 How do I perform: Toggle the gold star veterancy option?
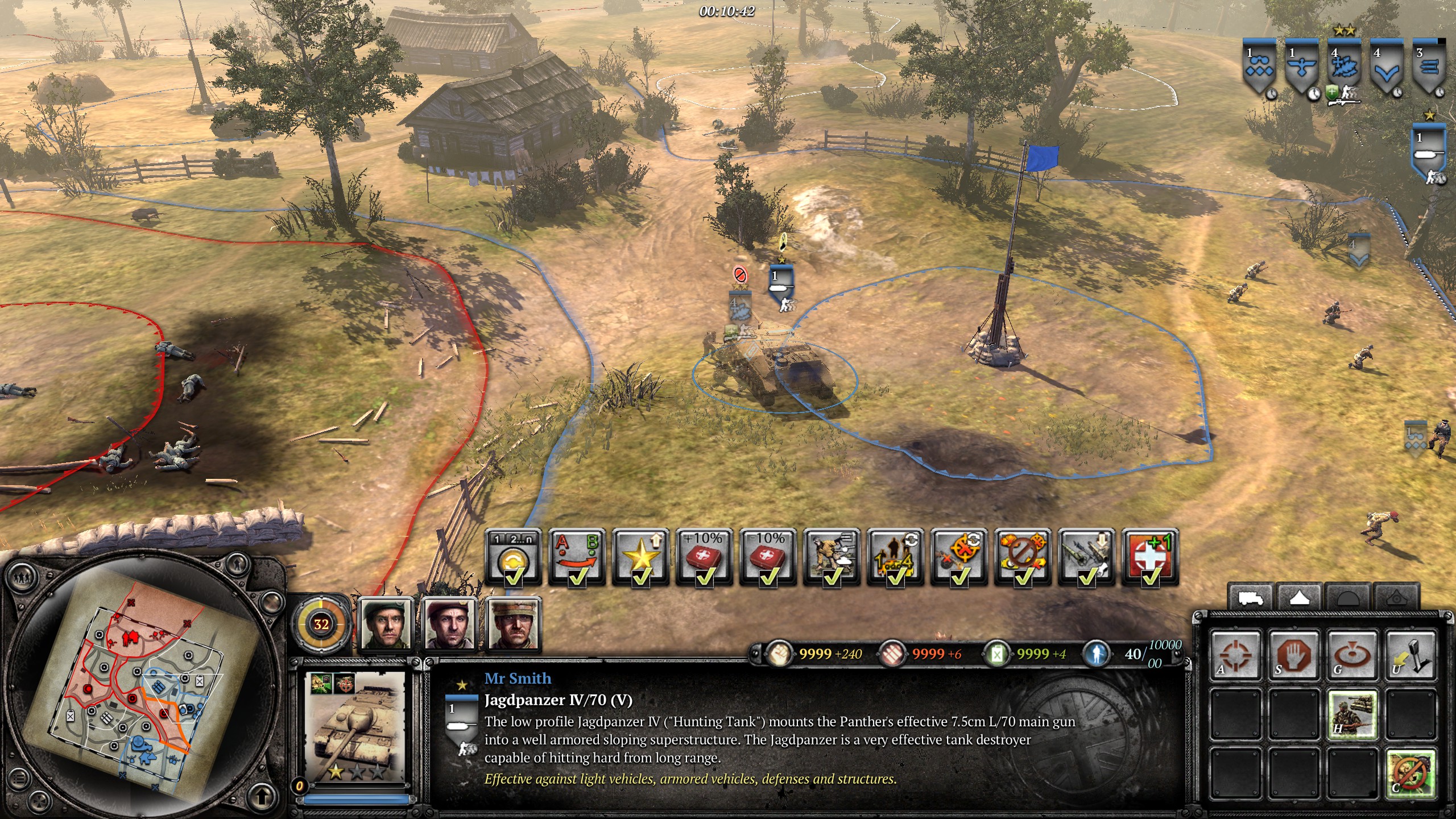(640, 557)
